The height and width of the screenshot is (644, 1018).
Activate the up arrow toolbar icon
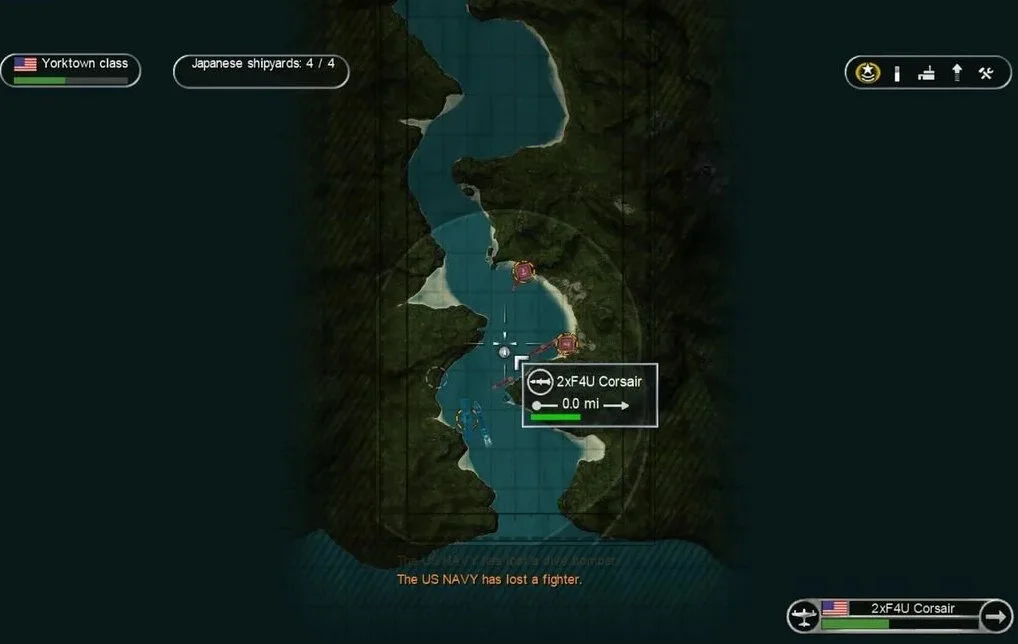click(957, 72)
